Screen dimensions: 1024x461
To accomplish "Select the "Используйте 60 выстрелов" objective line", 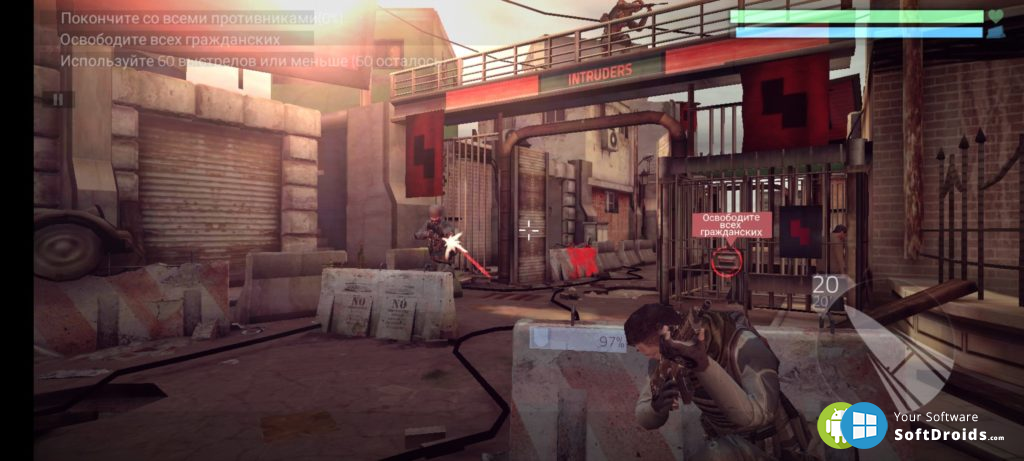I will coord(250,61).
